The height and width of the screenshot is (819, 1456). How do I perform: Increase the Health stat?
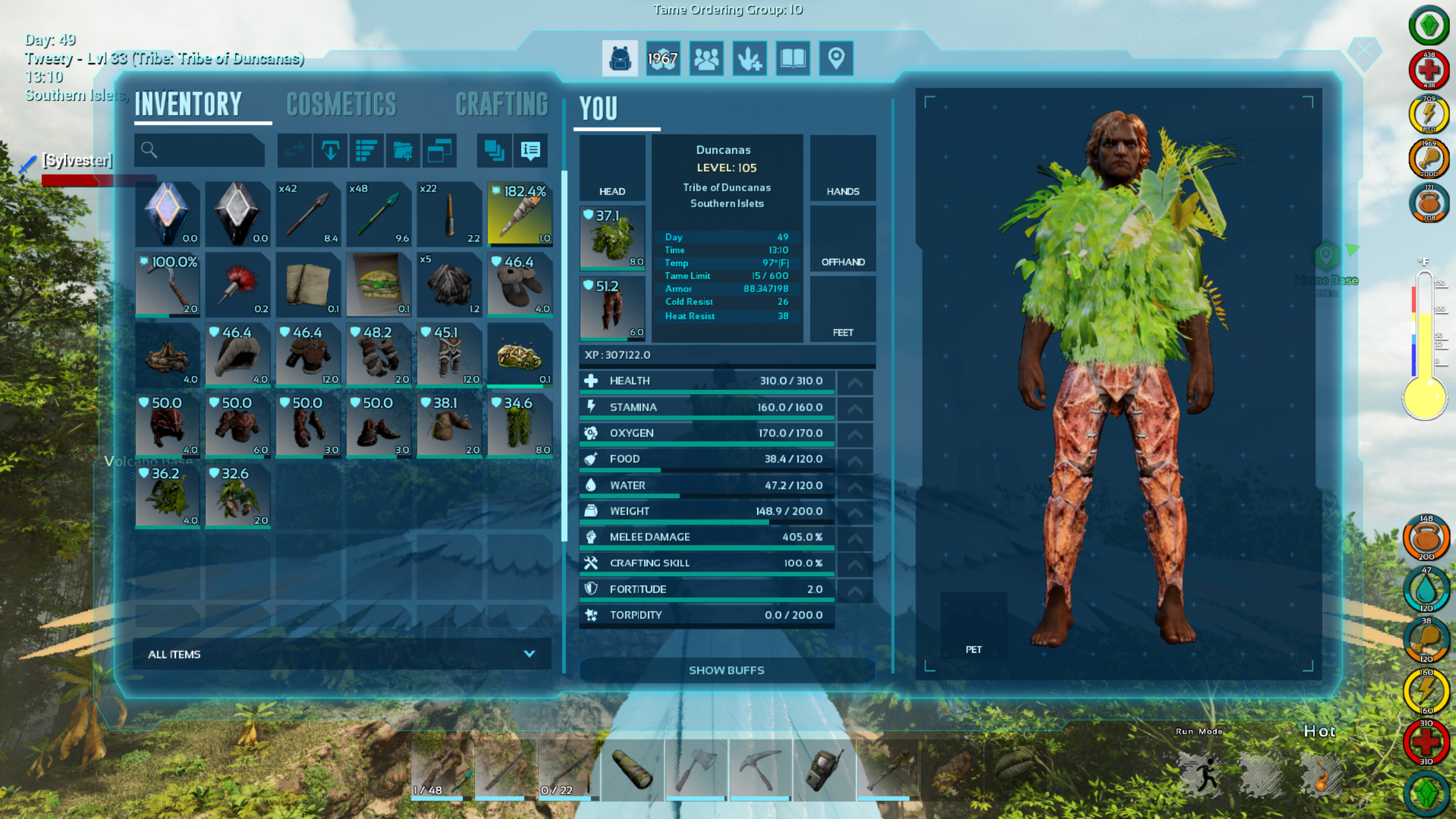point(855,382)
